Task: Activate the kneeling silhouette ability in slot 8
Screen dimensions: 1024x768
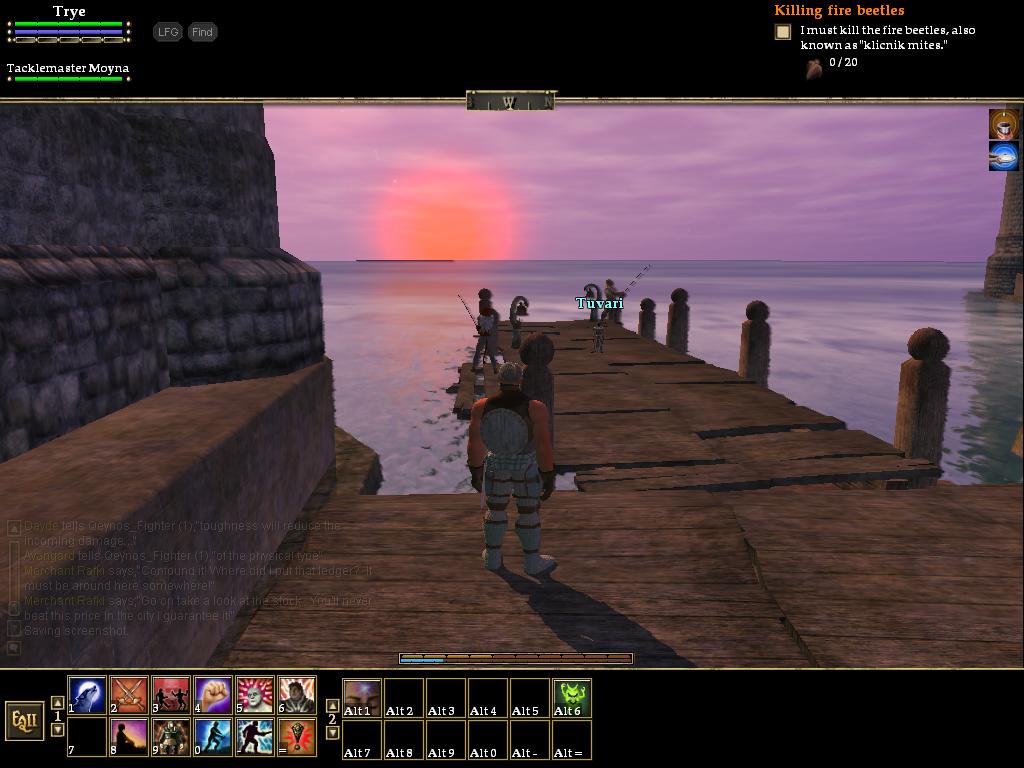Action: click(130, 737)
